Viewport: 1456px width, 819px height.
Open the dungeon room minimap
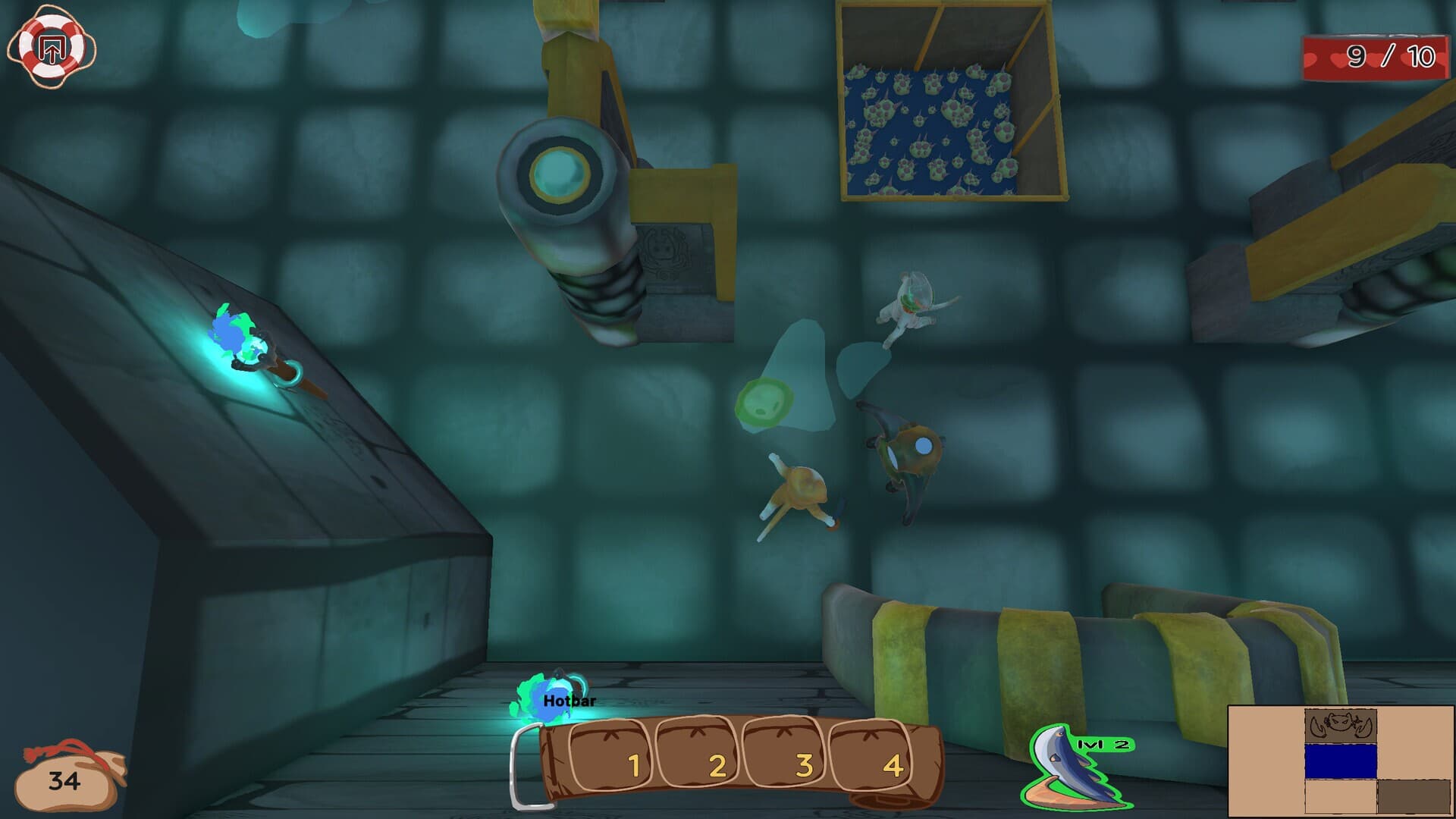1340,761
